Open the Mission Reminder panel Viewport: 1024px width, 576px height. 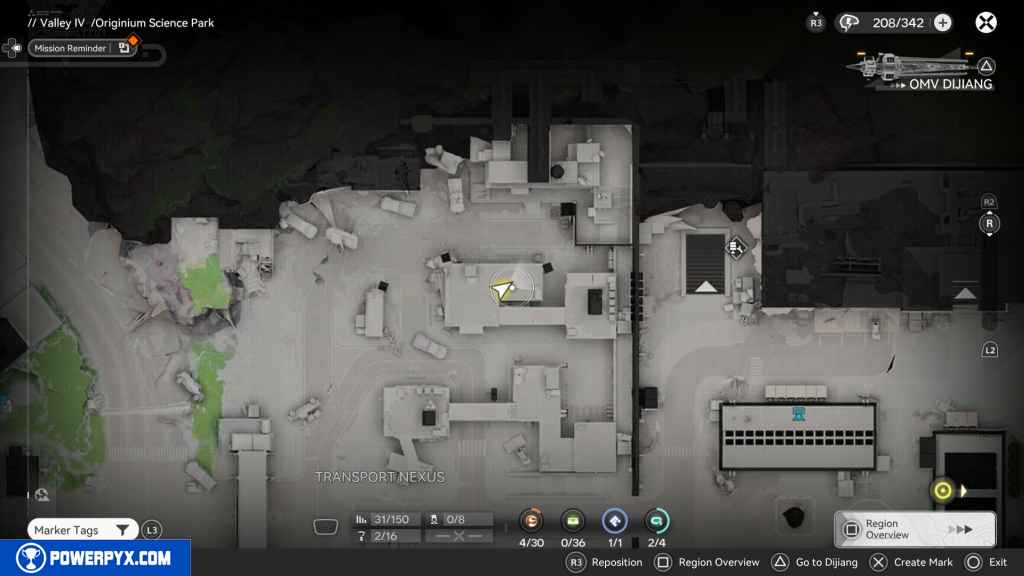click(80, 48)
